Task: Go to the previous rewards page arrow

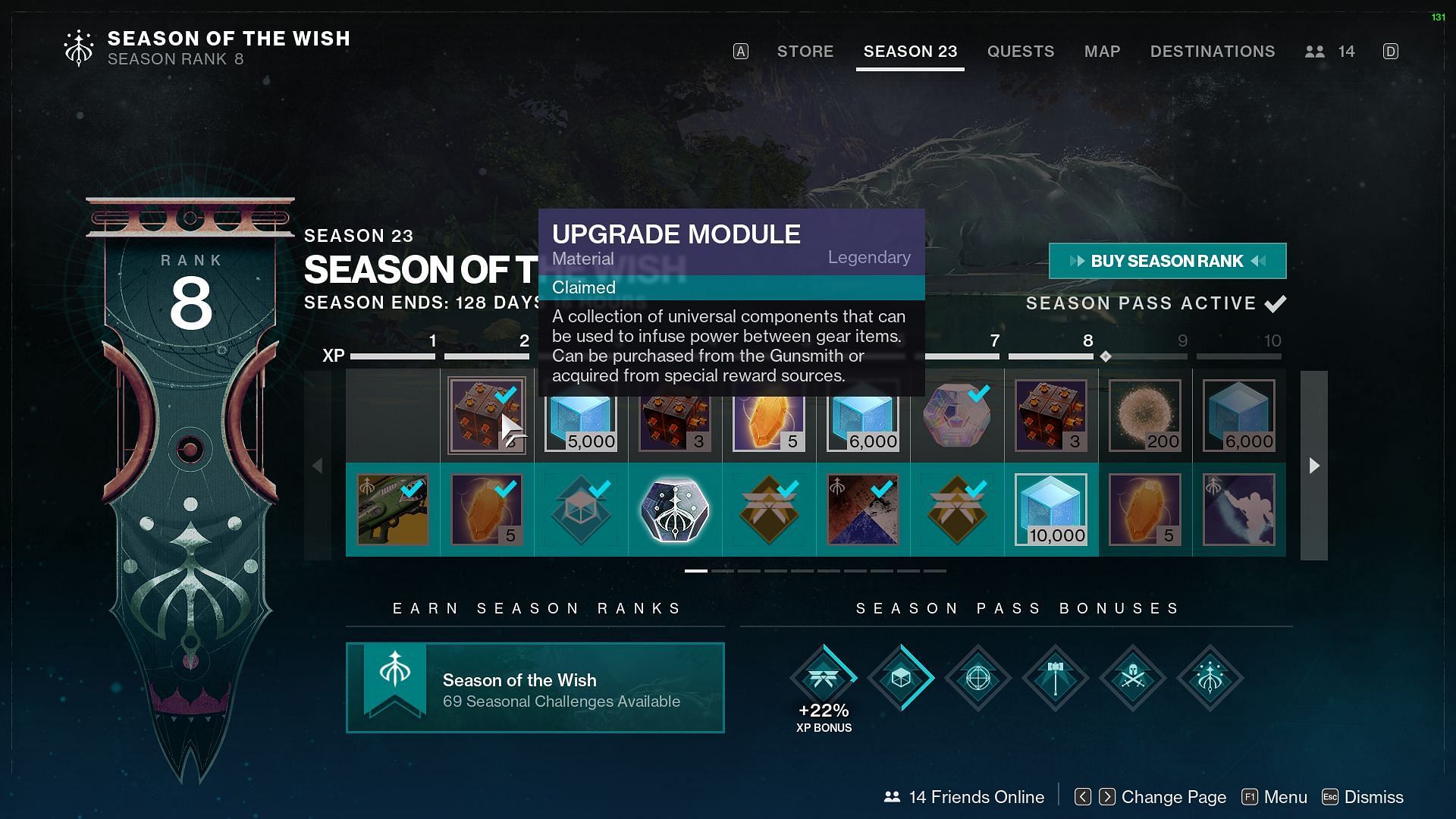Action: tap(318, 466)
